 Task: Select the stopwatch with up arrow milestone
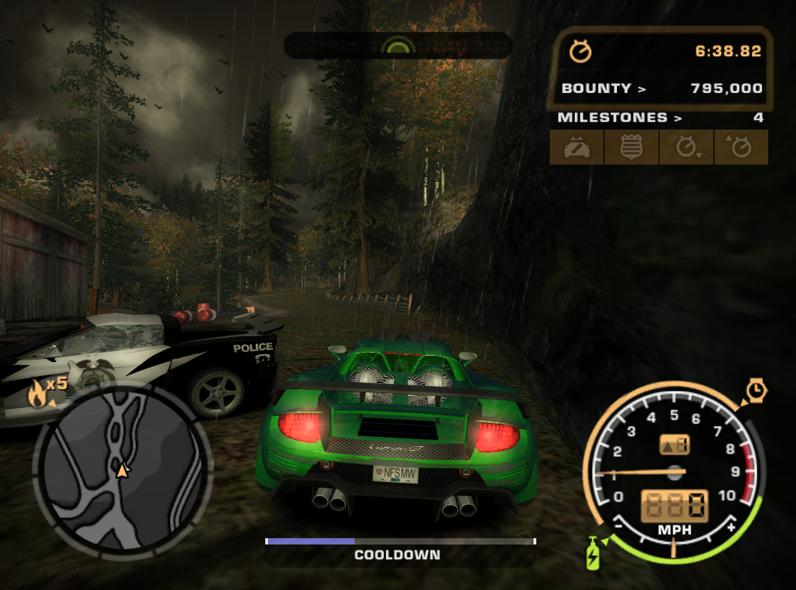pos(740,147)
